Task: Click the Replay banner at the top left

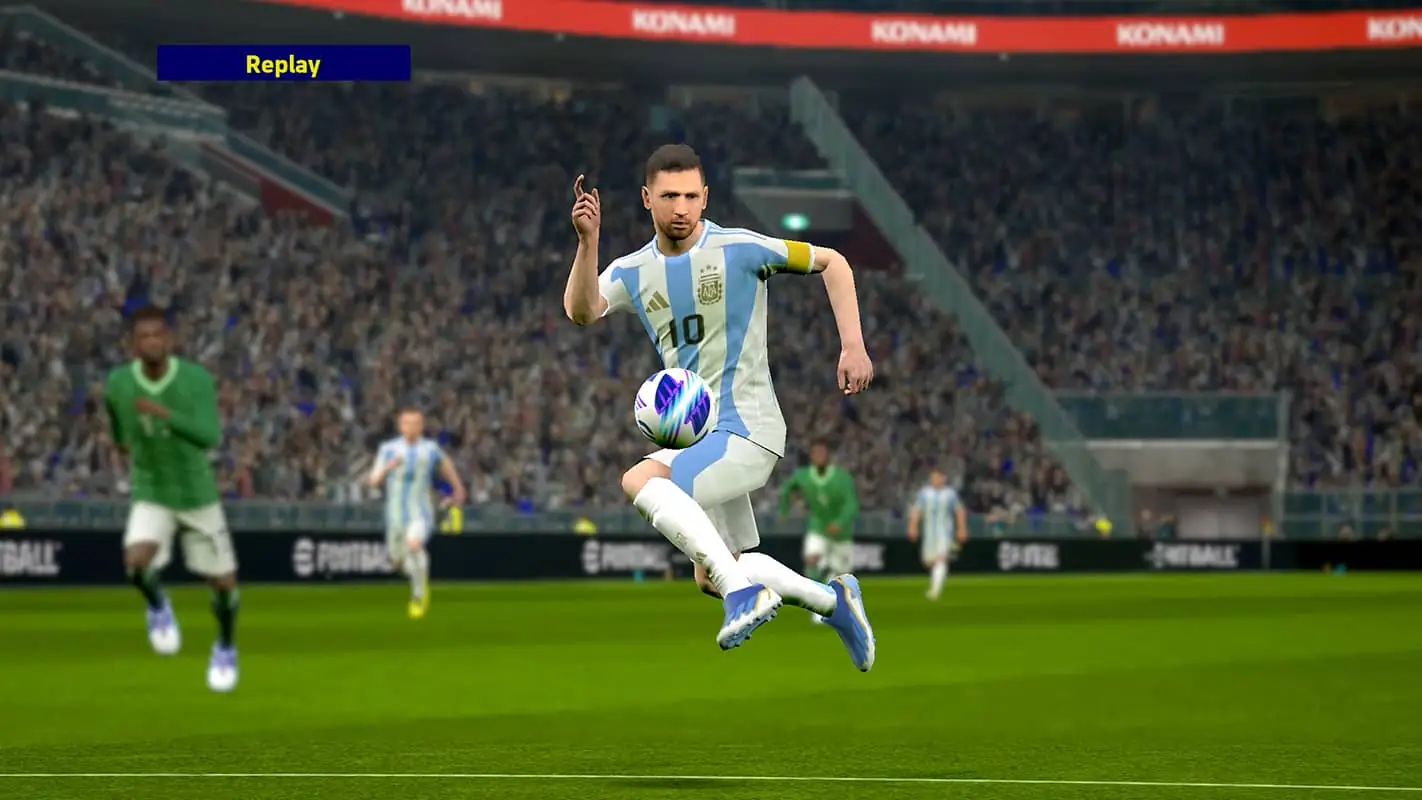Action: [282, 66]
